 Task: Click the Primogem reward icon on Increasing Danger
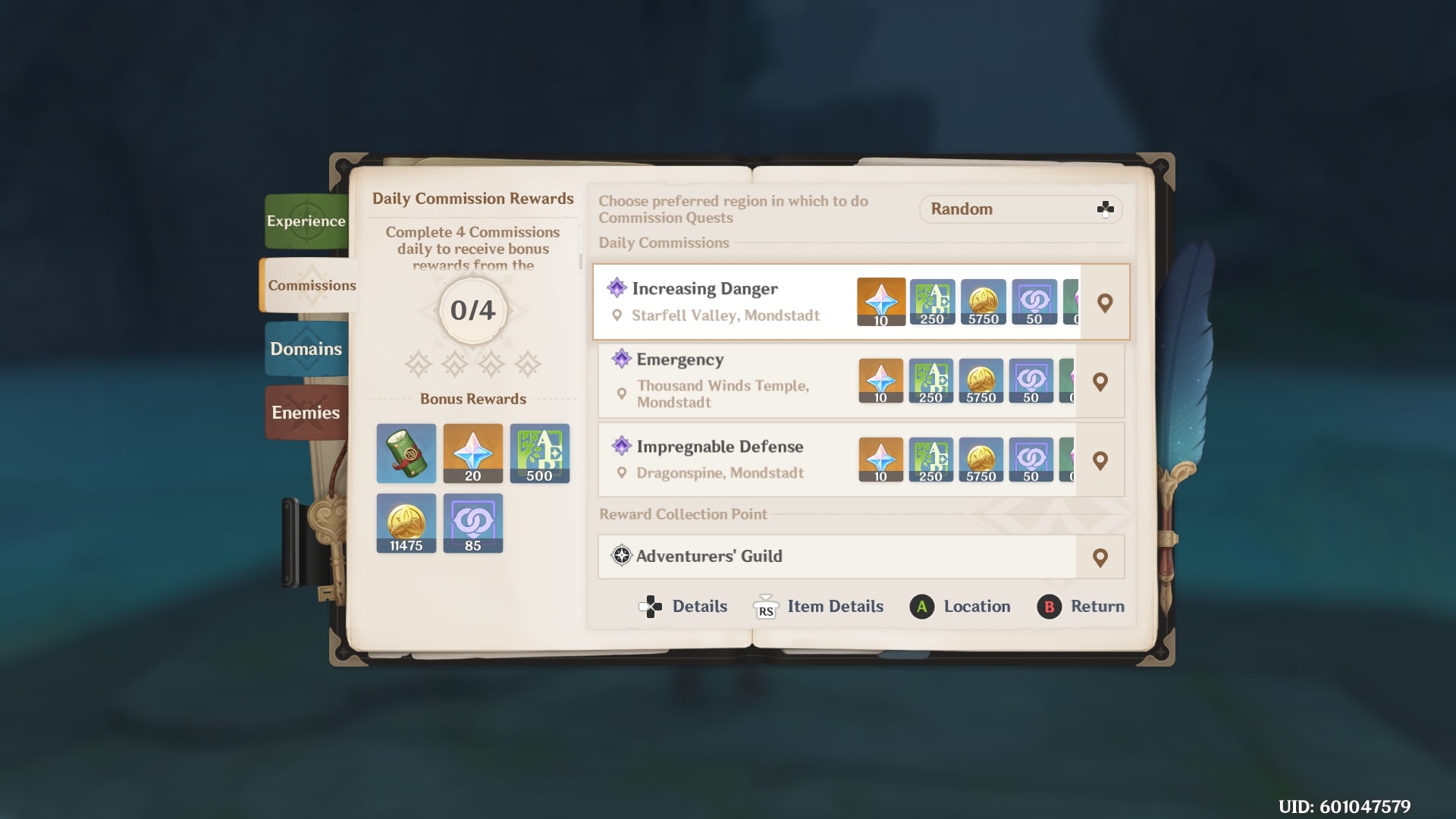pyautogui.click(x=880, y=301)
